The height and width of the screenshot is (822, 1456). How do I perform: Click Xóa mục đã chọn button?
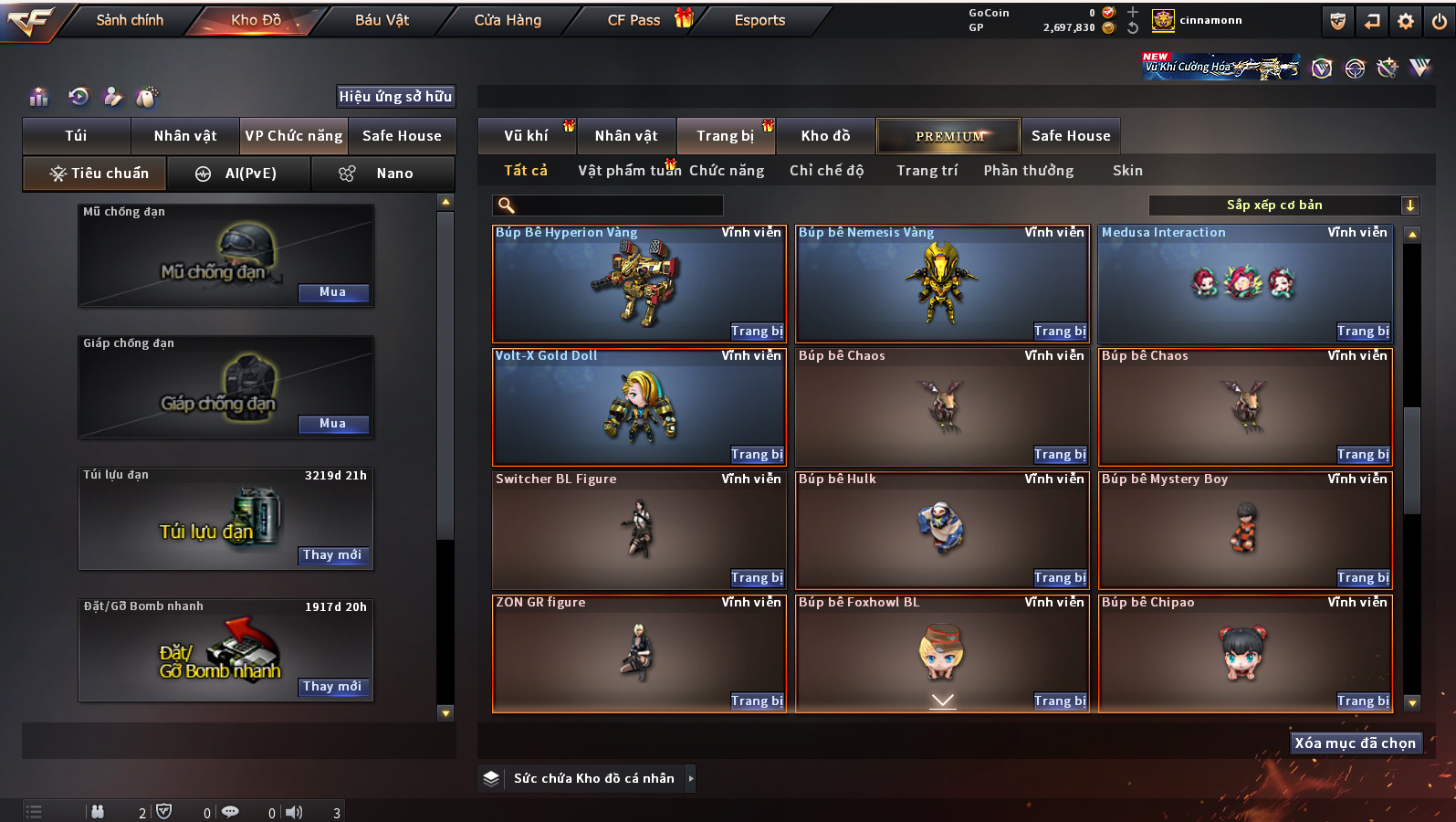tap(1355, 743)
